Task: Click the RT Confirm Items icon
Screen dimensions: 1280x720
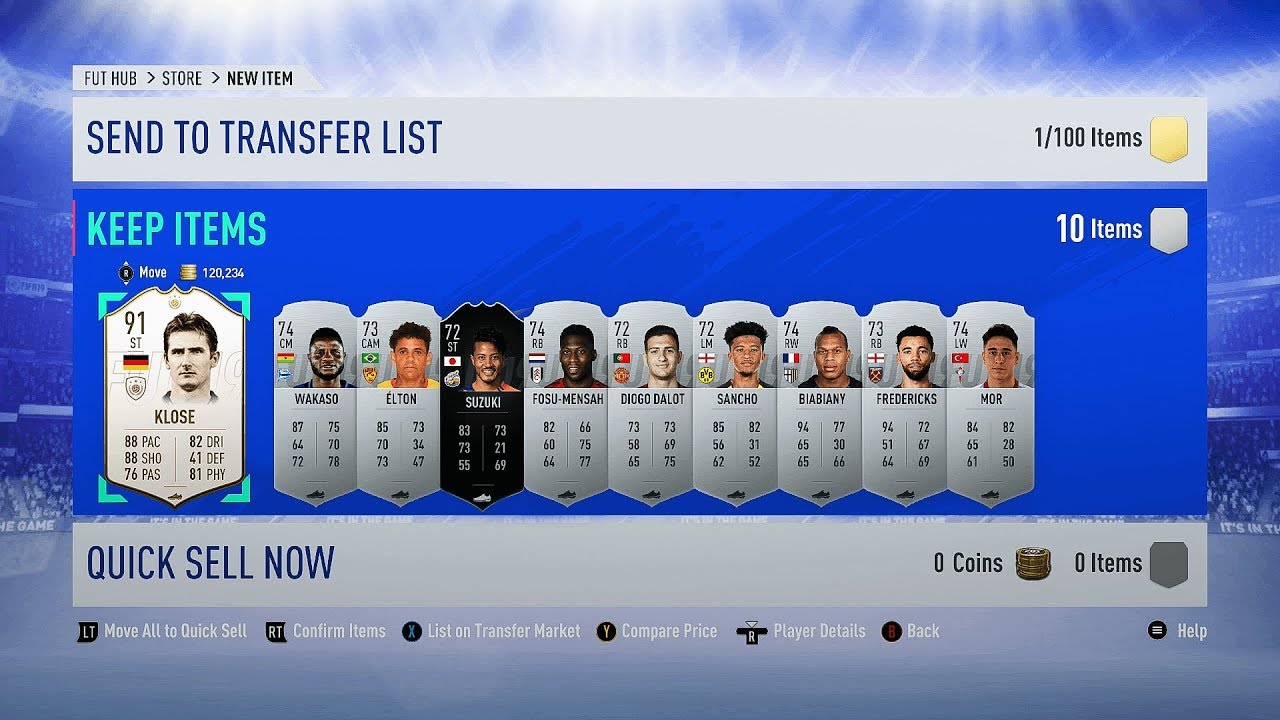Action: [x=274, y=631]
